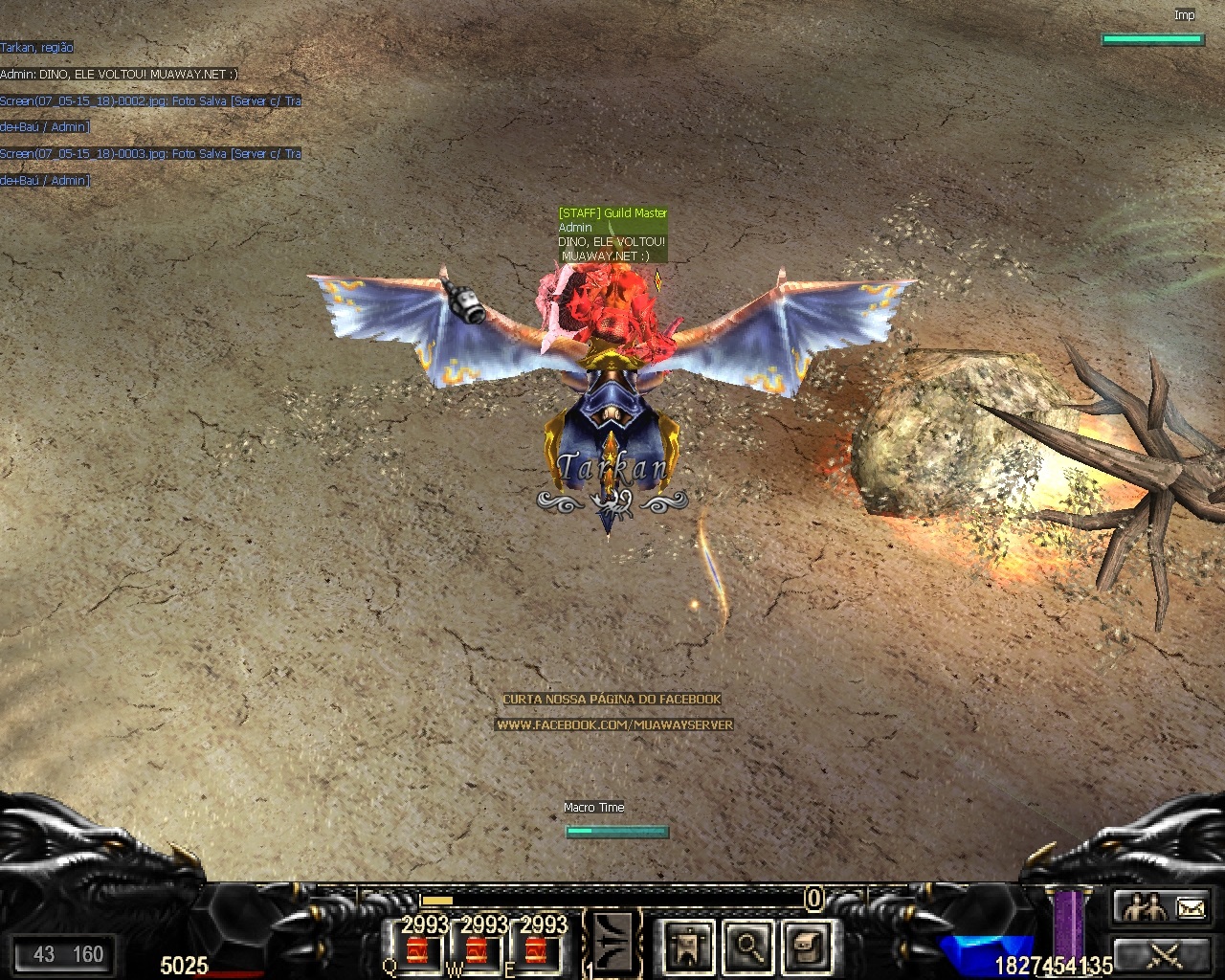Click the crossed swords button
1225x980 pixels.
coord(1162,953)
